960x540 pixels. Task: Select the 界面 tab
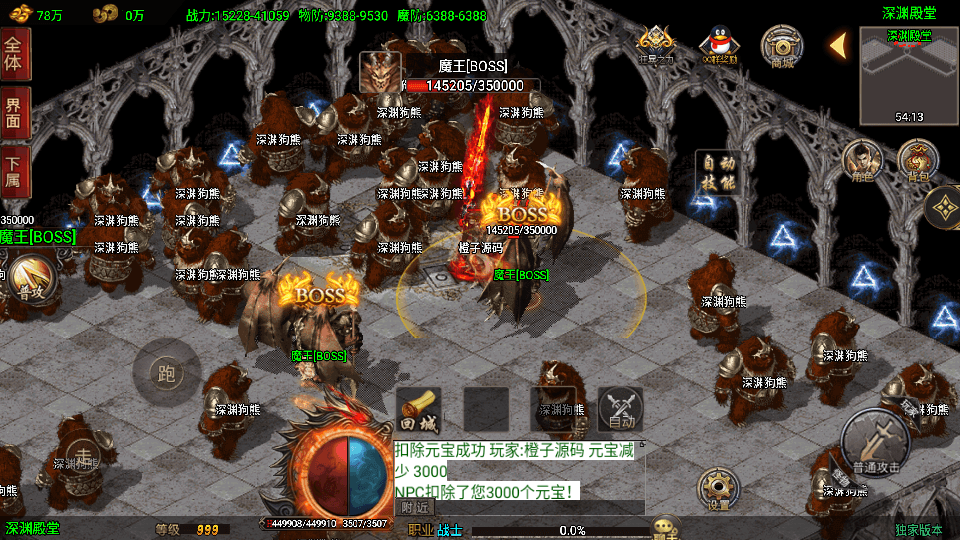tap(14, 112)
